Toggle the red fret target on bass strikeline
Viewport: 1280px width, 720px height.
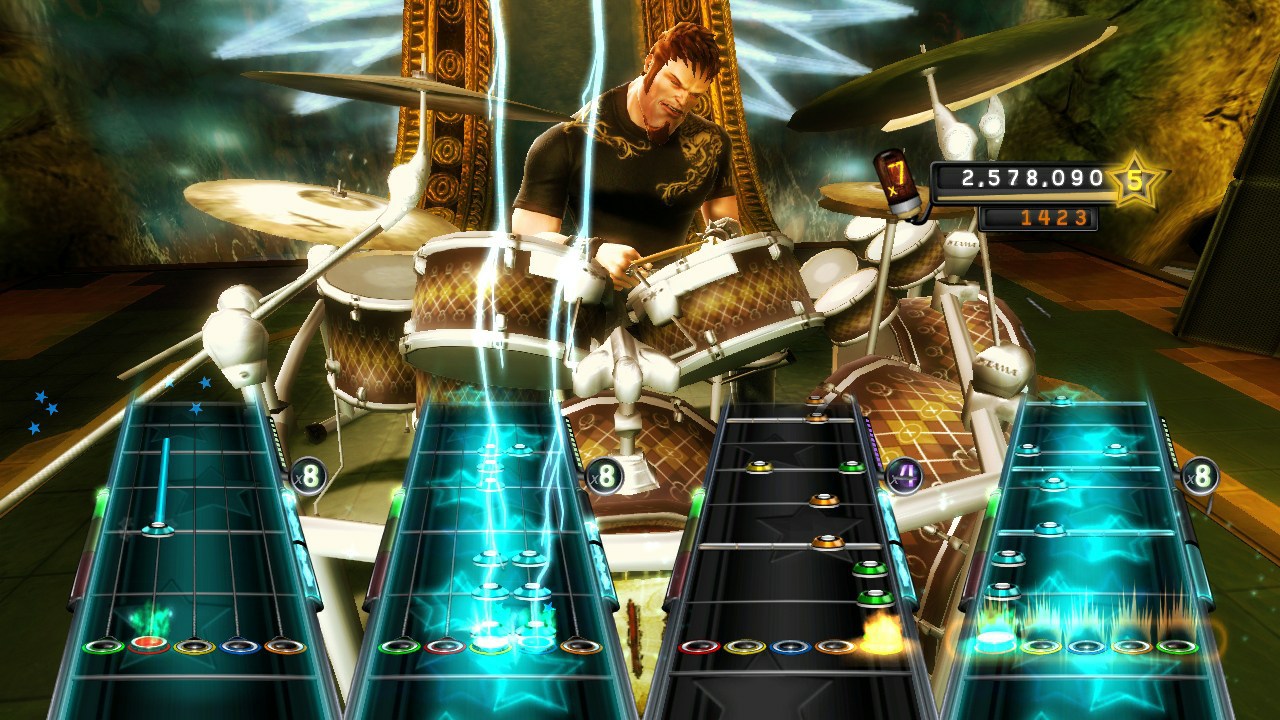pos(149,647)
